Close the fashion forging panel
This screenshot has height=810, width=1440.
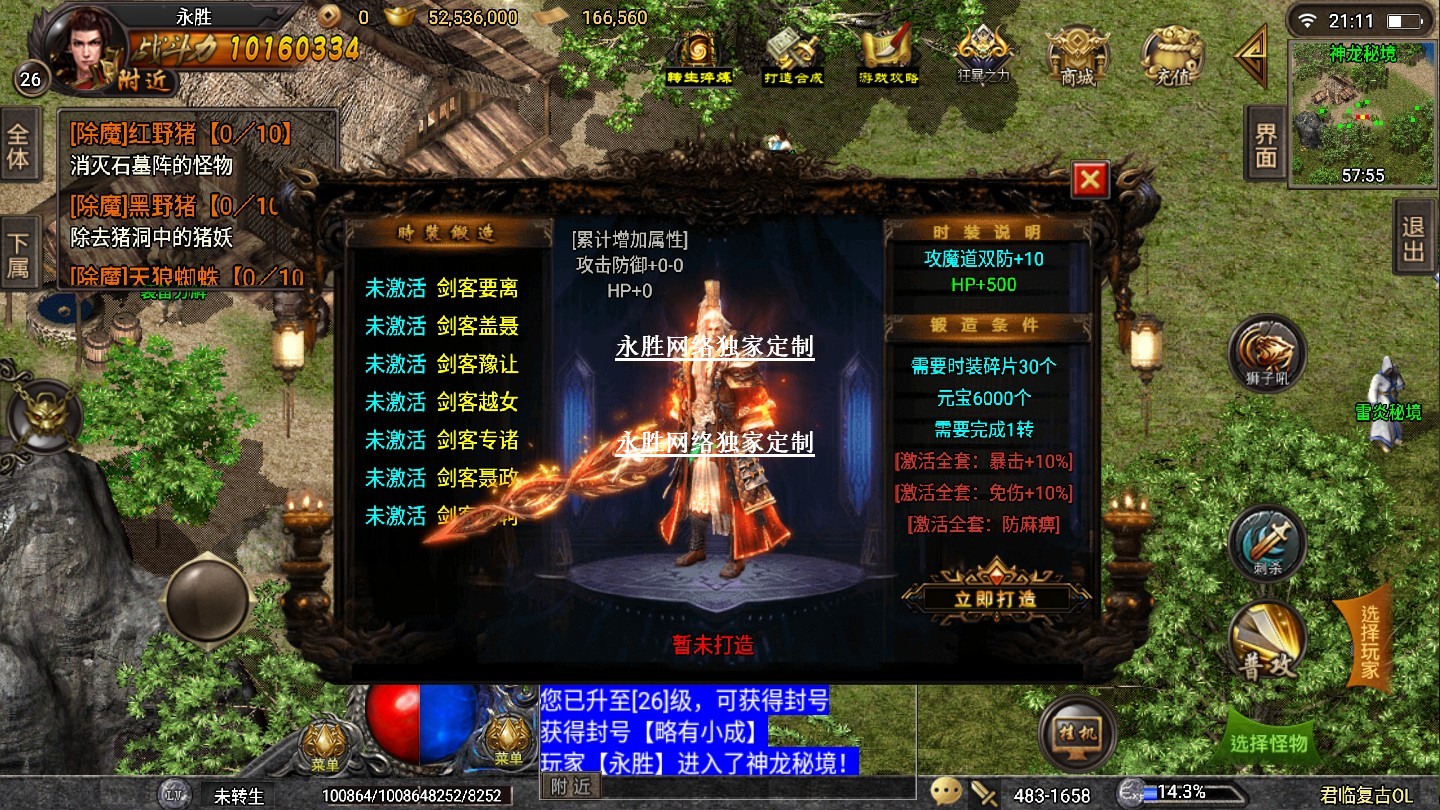point(1089,181)
